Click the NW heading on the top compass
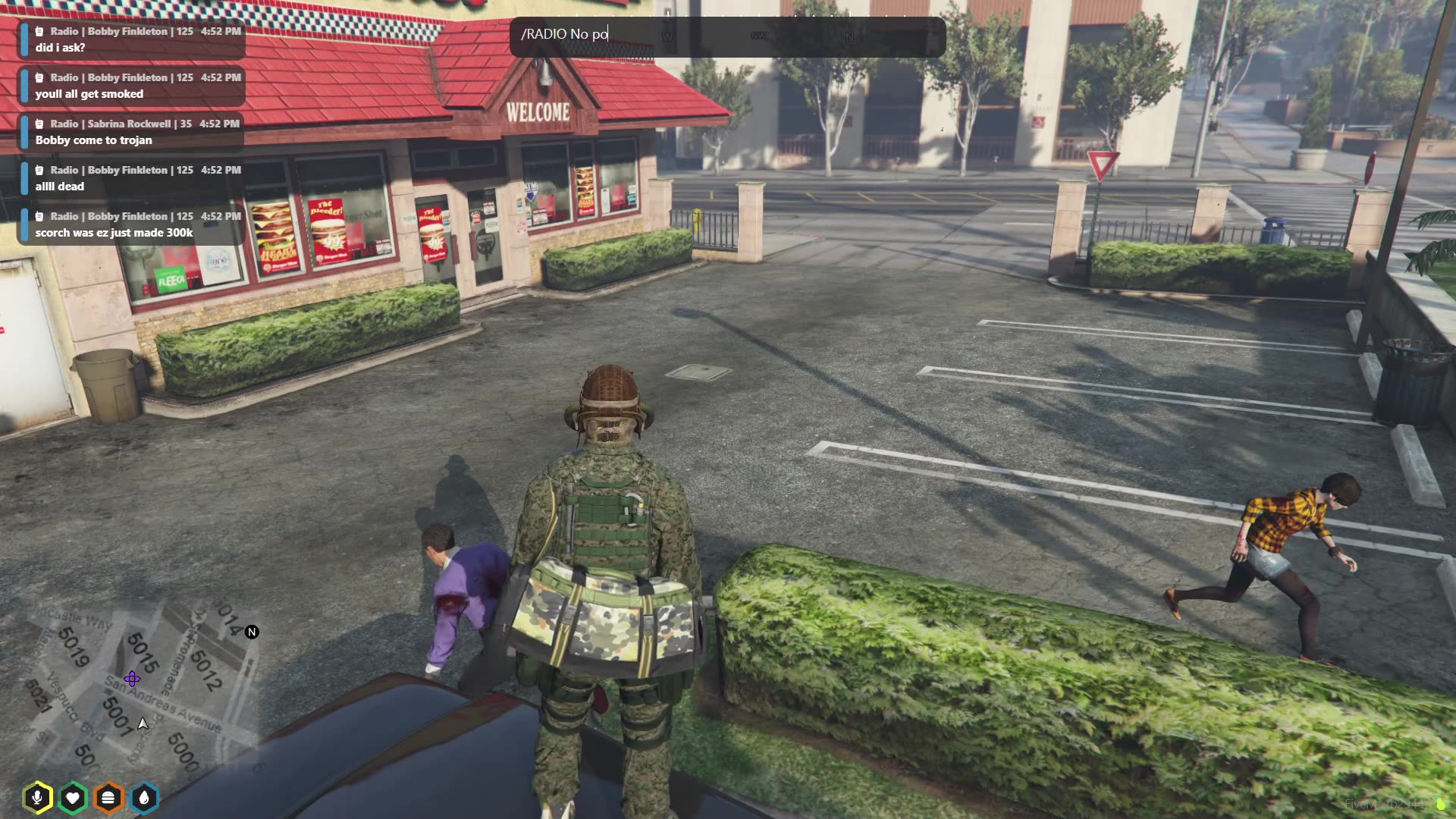Image resolution: width=1456 pixels, height=819 pixels. pos(758,35)
